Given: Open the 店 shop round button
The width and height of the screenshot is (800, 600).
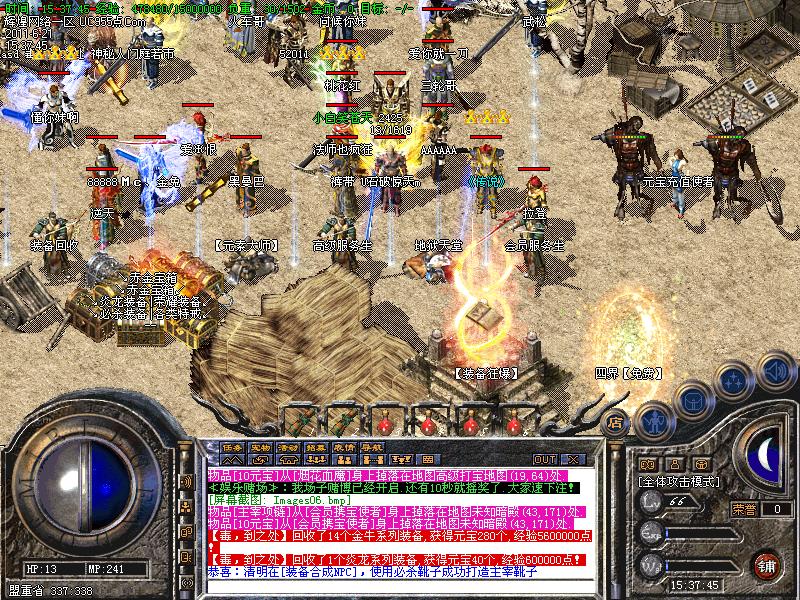Looking at the screenshot, I should 617,421.
